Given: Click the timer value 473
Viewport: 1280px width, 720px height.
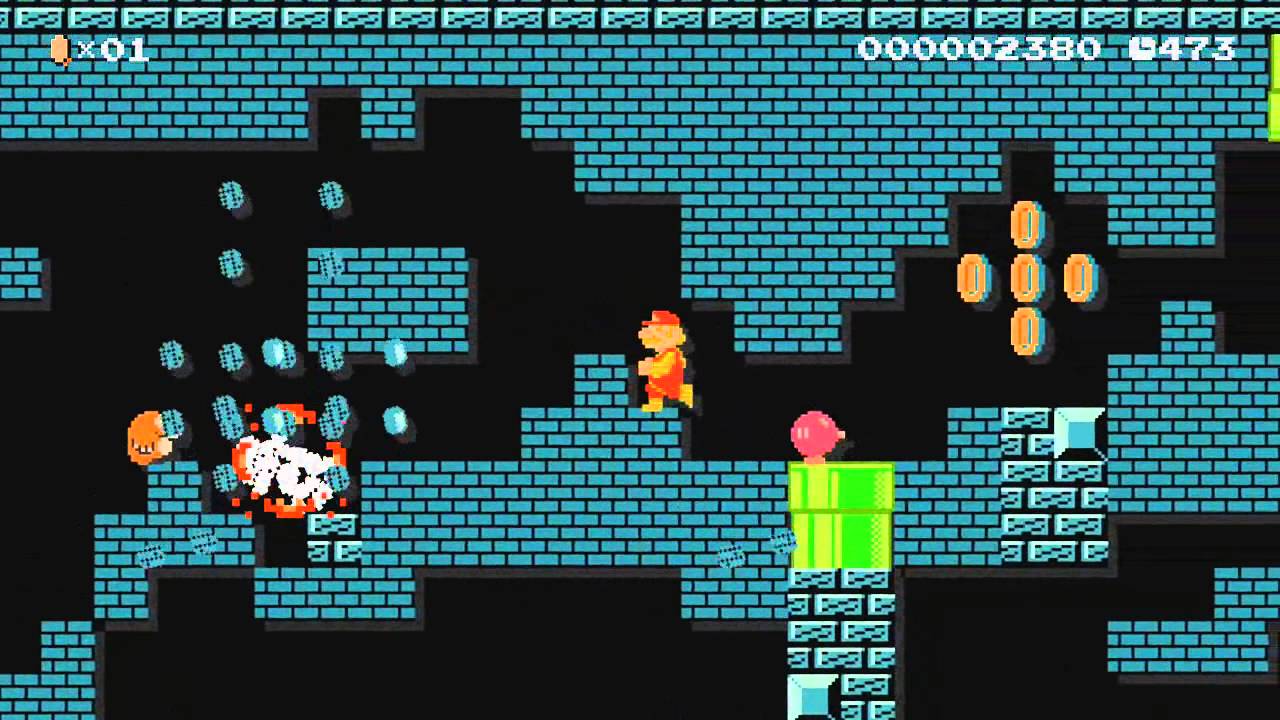Looking at the screenshot, I should point(1195,48).
